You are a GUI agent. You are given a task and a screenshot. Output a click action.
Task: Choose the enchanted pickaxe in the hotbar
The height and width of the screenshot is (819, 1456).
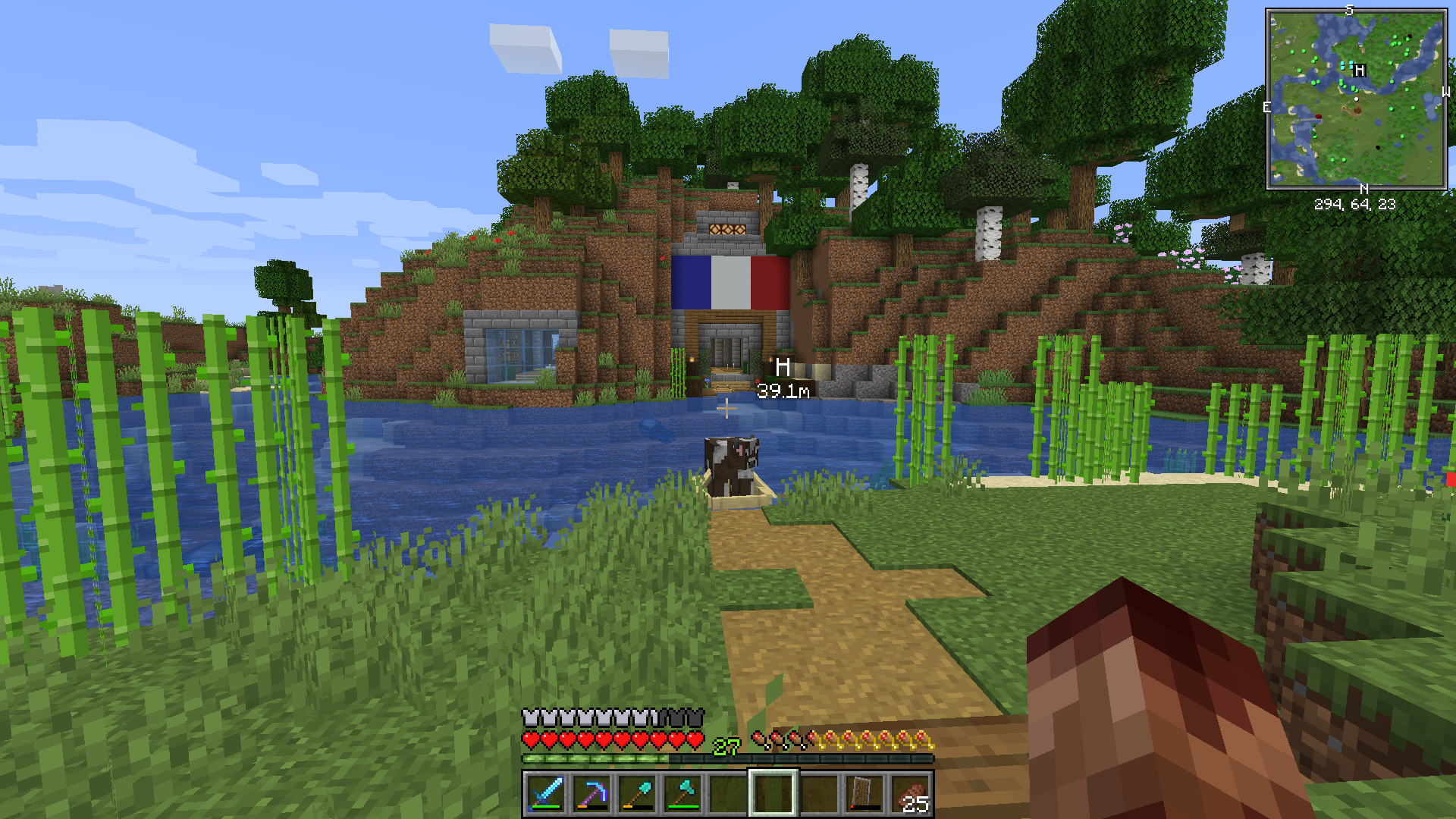pos(591,793)
